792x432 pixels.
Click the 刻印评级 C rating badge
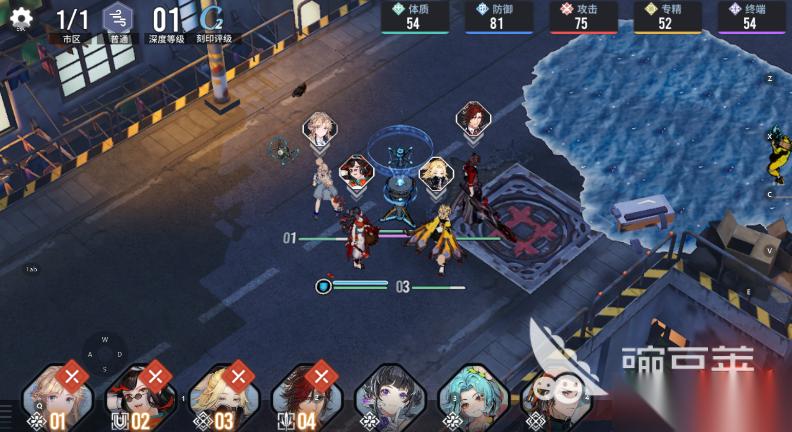(x=212, y=20)
